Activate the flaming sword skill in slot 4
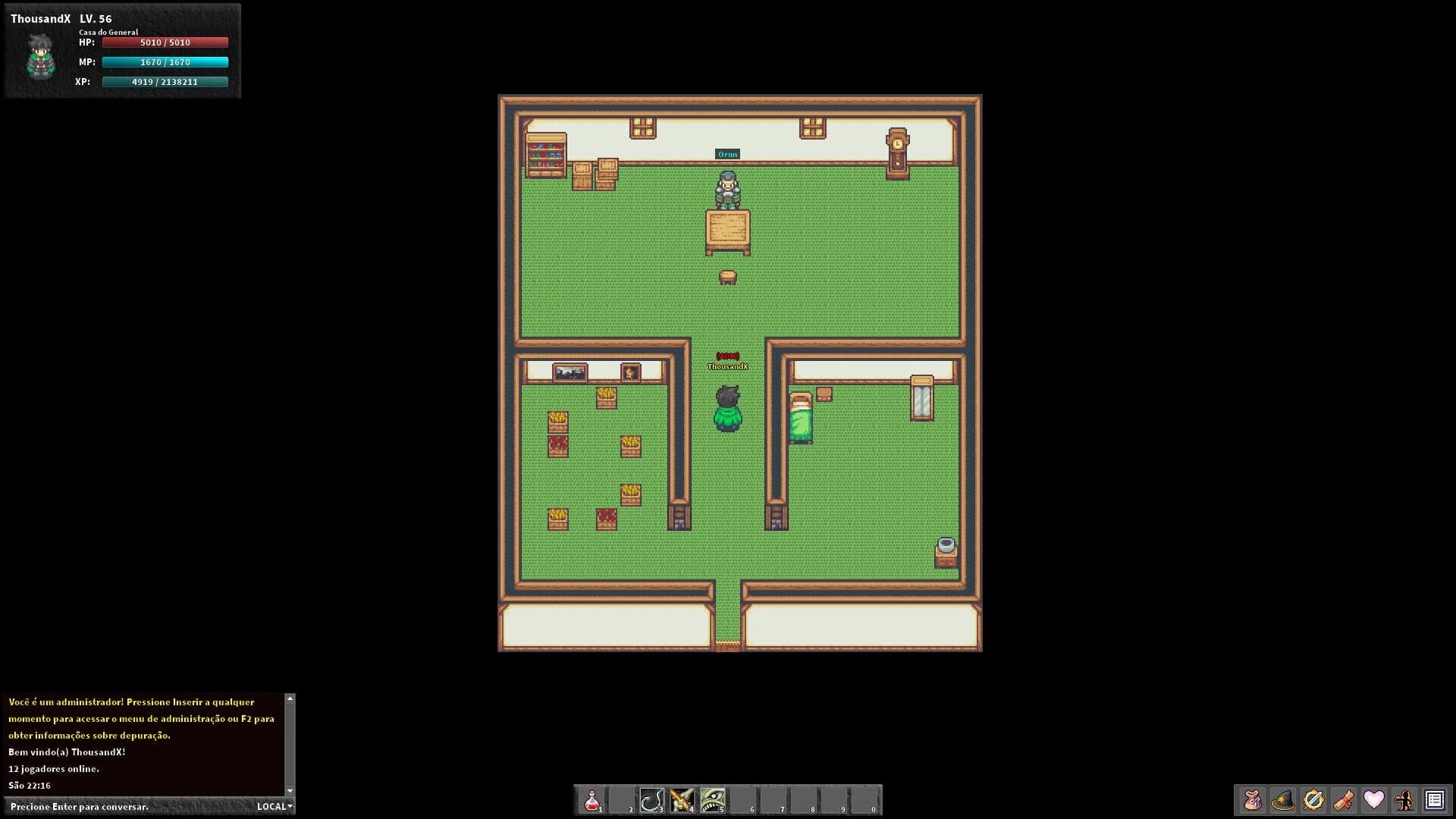The width and height of the screenshot is (1456, 819). (x=683, y=799)
